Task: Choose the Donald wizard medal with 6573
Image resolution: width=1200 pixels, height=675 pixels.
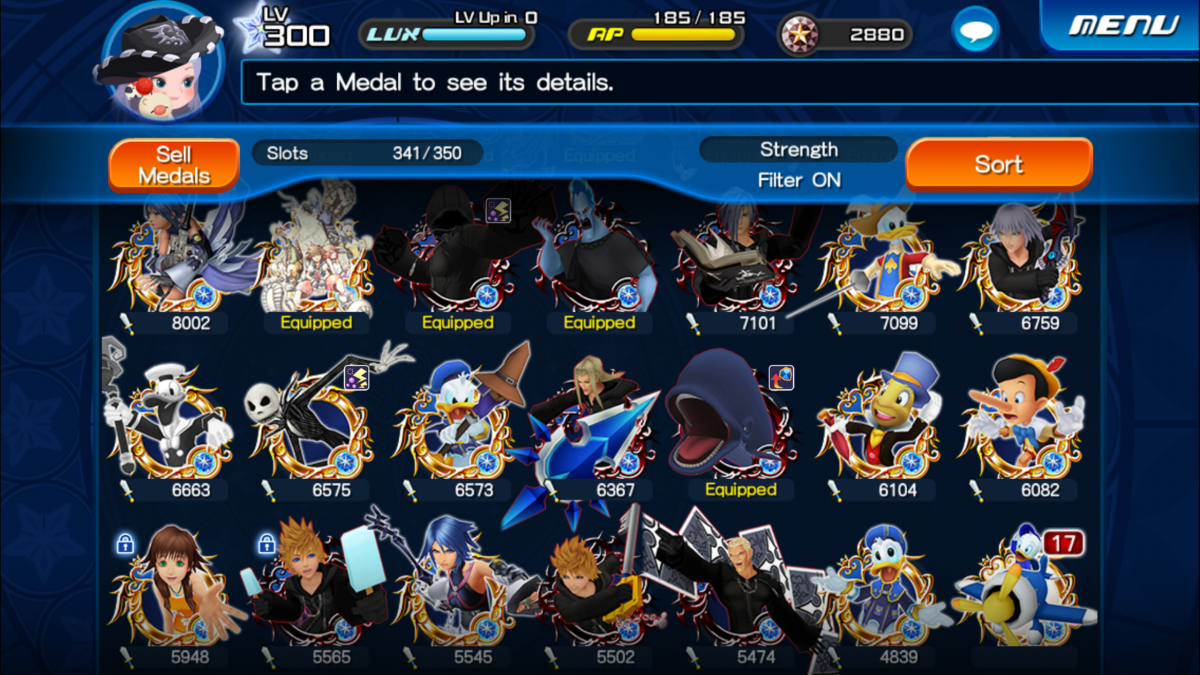Action: click(x=456, y=425)
